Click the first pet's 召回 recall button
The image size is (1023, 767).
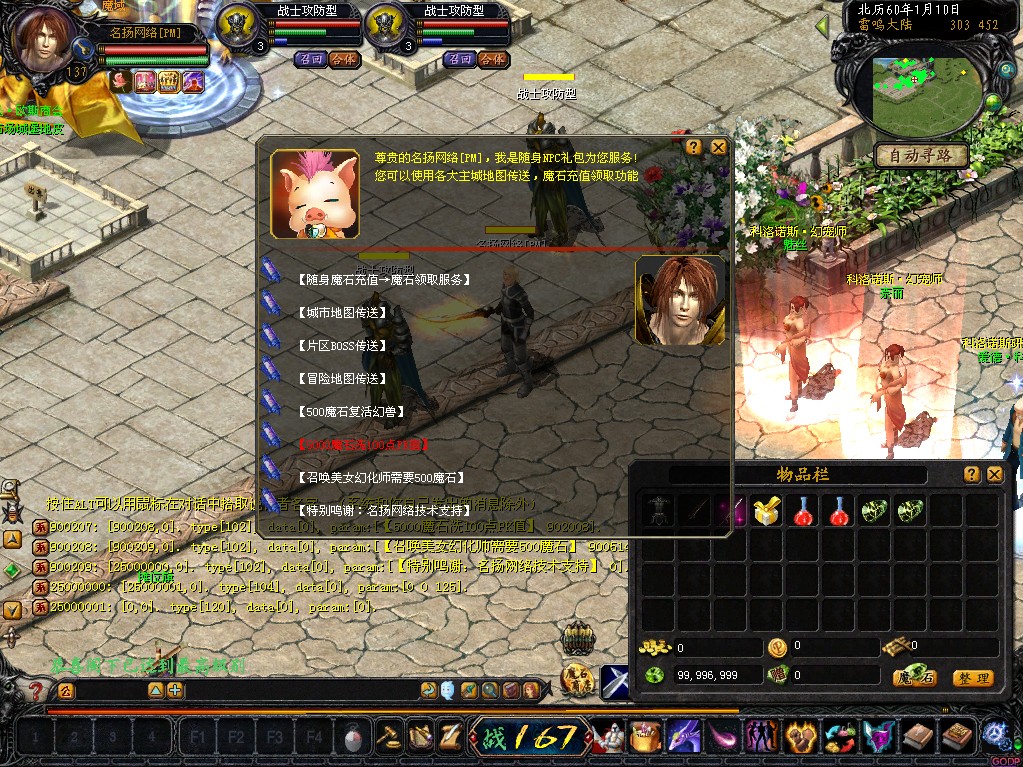(310, 59)
